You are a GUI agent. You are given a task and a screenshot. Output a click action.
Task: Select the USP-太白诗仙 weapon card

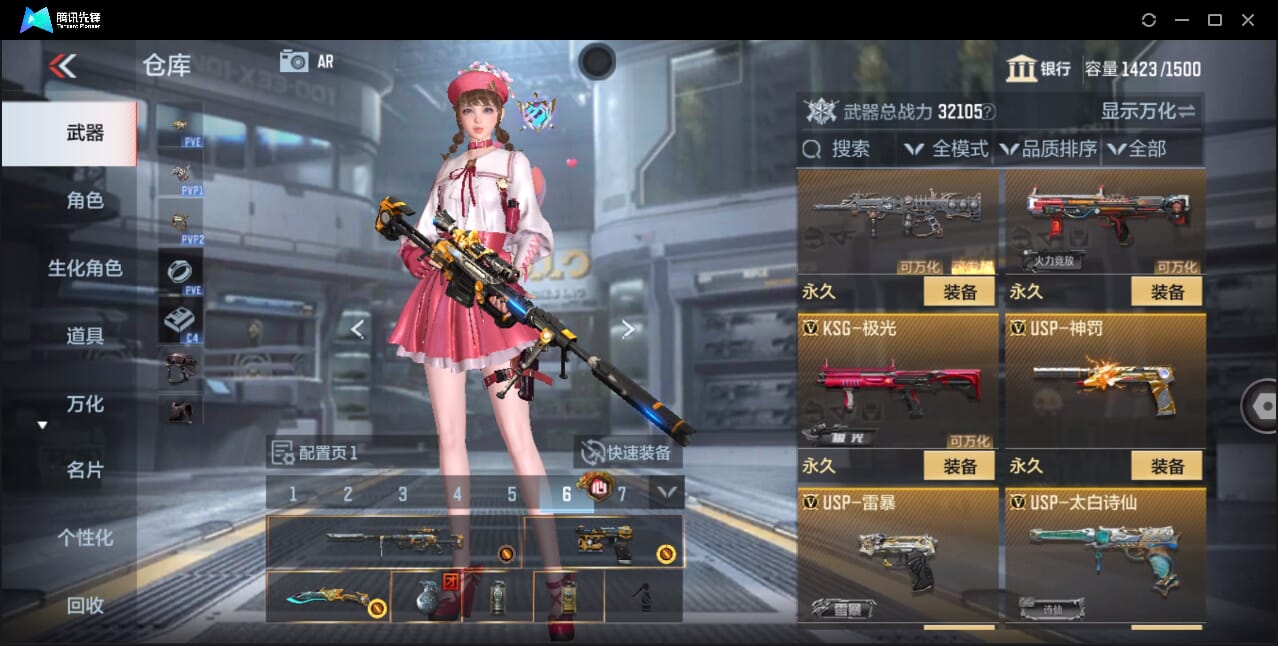[x=1105, y=555]
